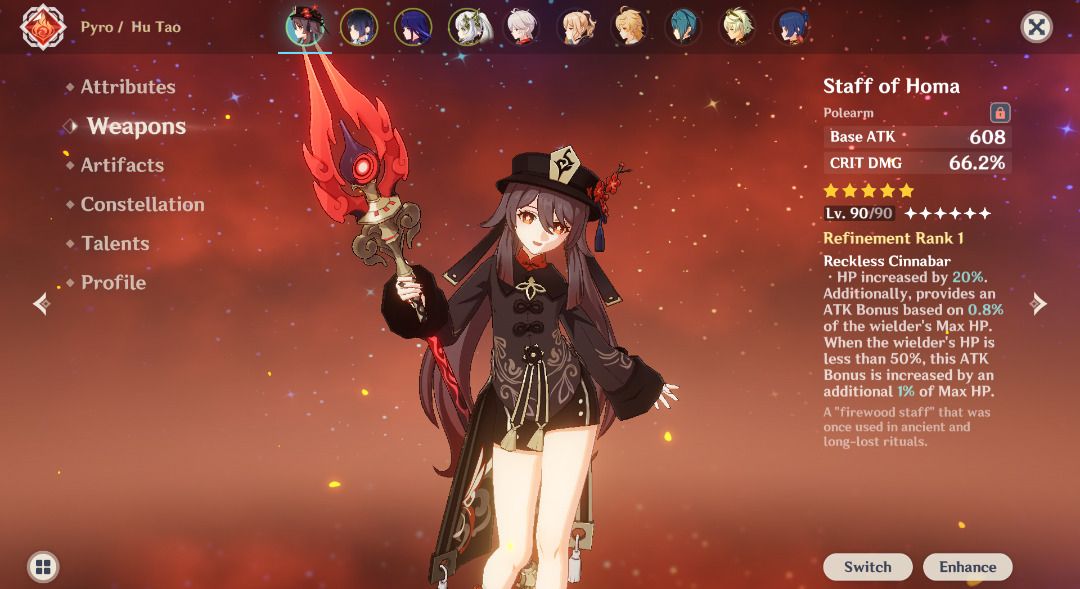Open the four-square grid button

pyautogui.click(x=42, y=567)
